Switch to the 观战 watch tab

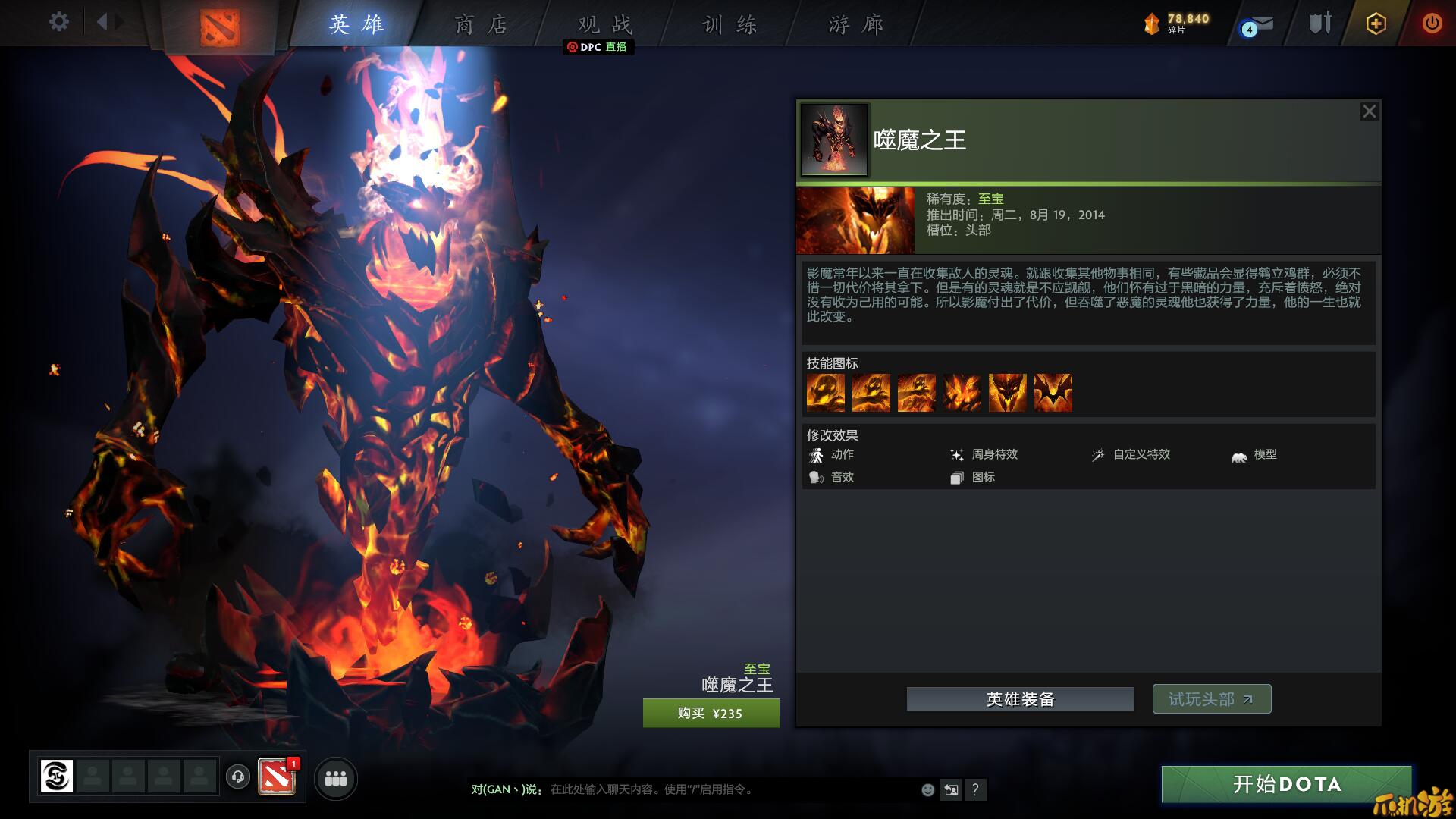click(604, 25)
